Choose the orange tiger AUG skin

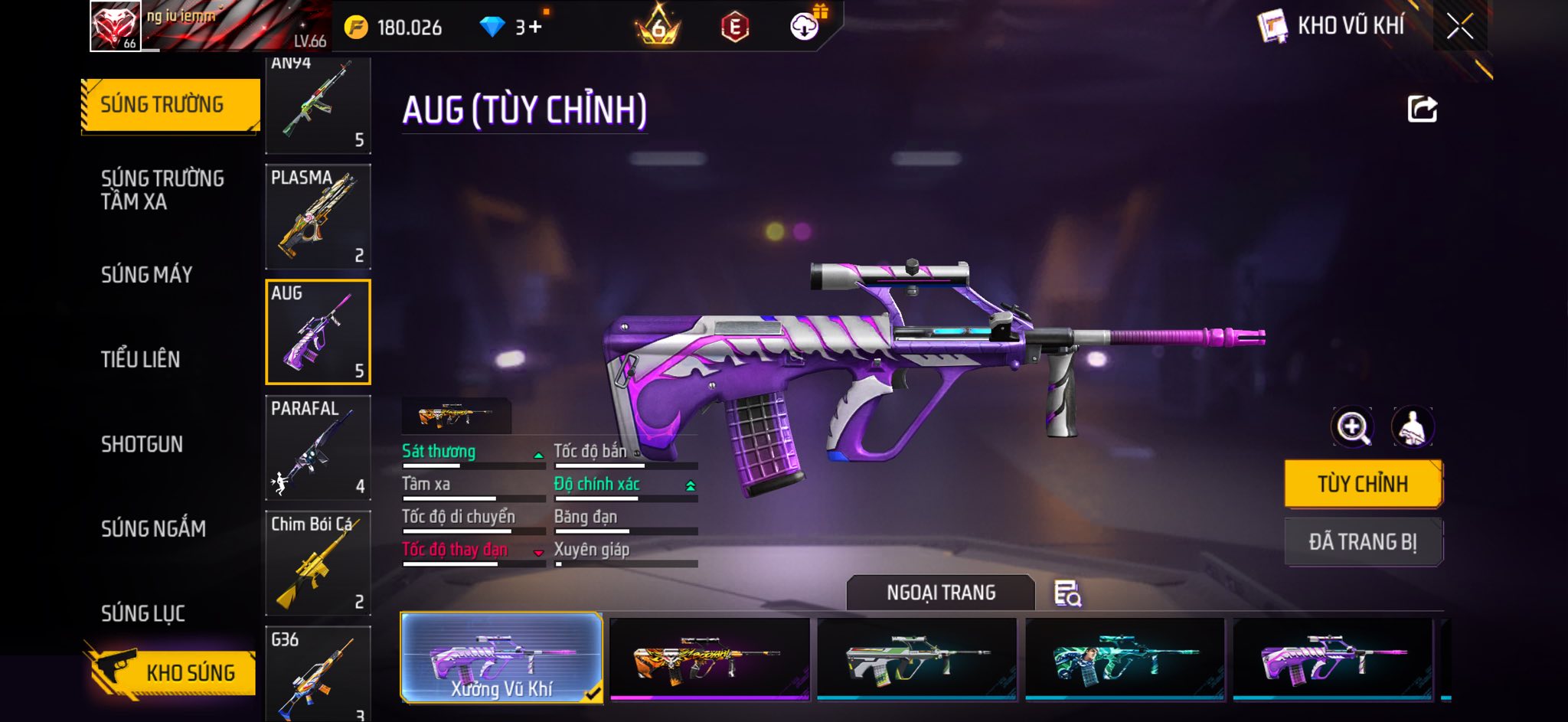point(709,658)
